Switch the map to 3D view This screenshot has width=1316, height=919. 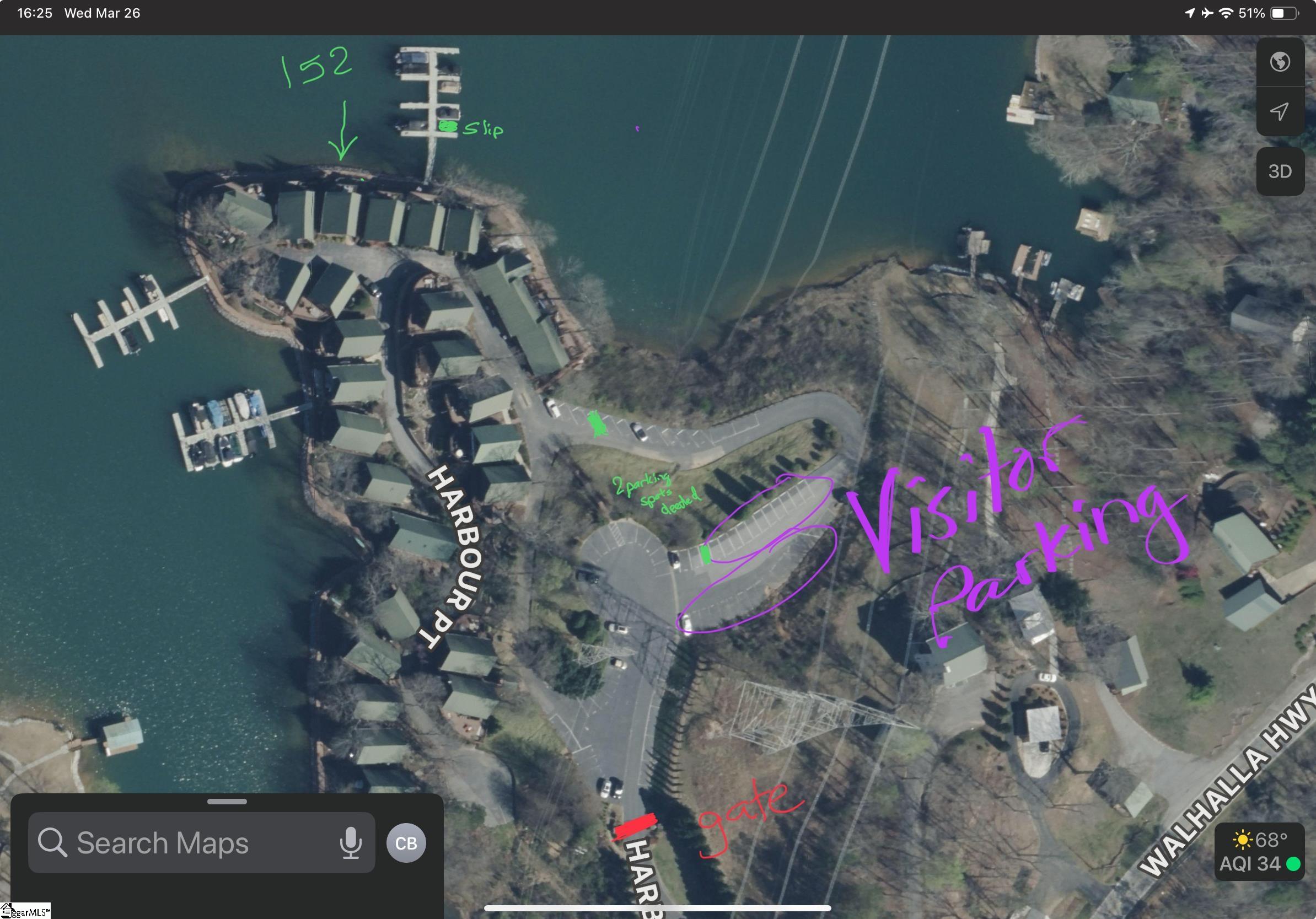1280,171
